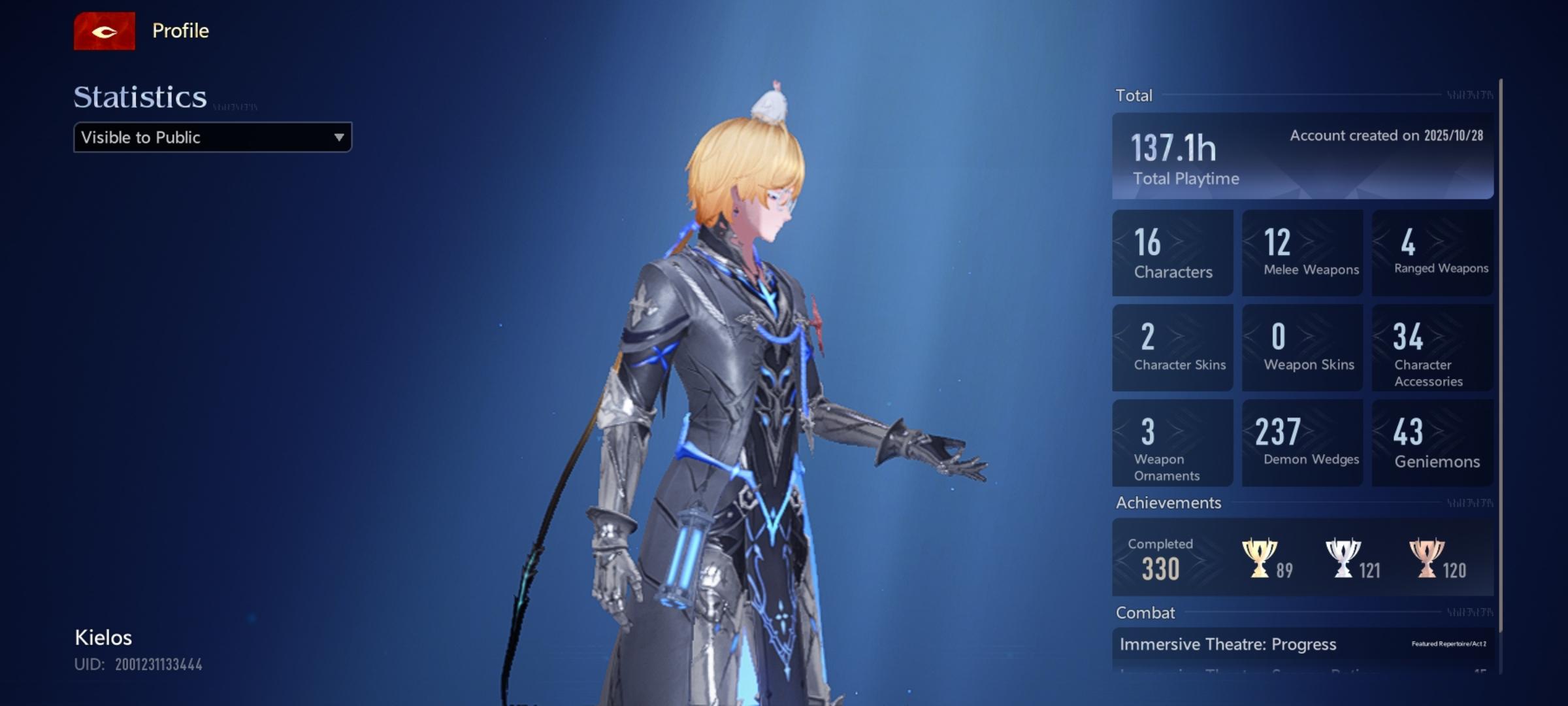Open the Completed achievements panel
The height and width of the screenshot is (706, 1568).
[1302, 557]
